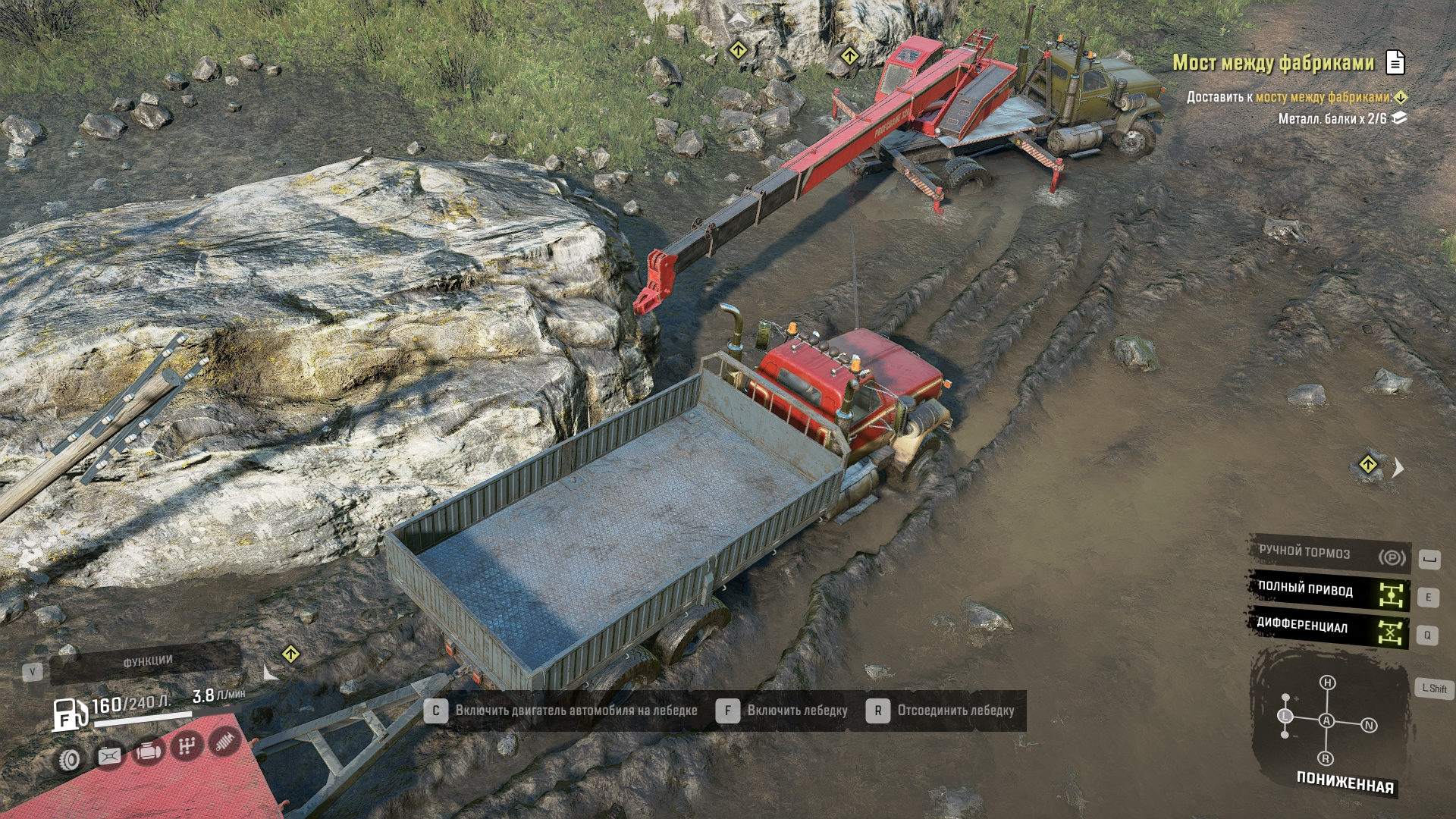Click the suspension damage status icon
1456x819 pixels.
tap(224, 742)
